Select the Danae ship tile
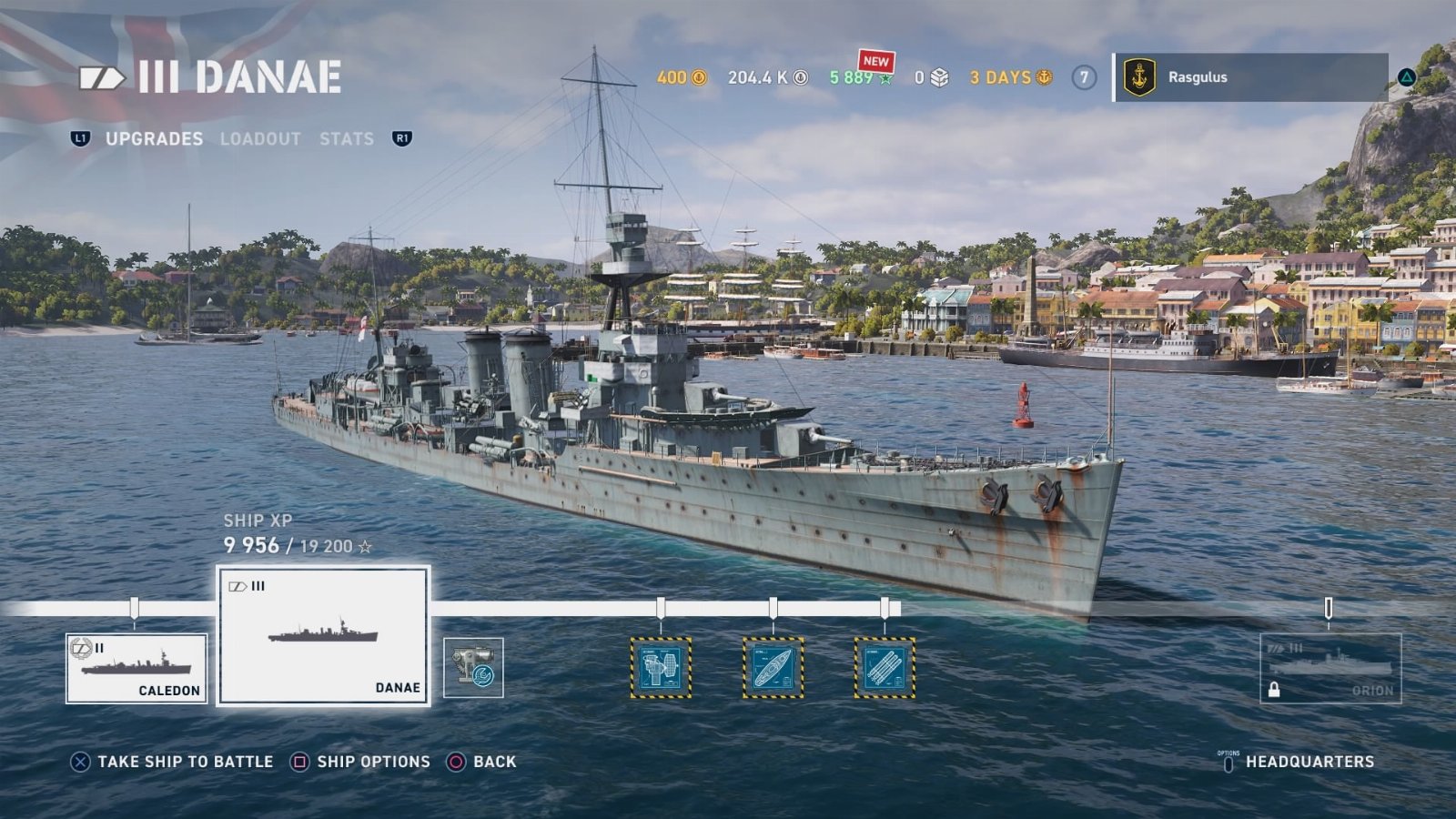 (323, 635)
